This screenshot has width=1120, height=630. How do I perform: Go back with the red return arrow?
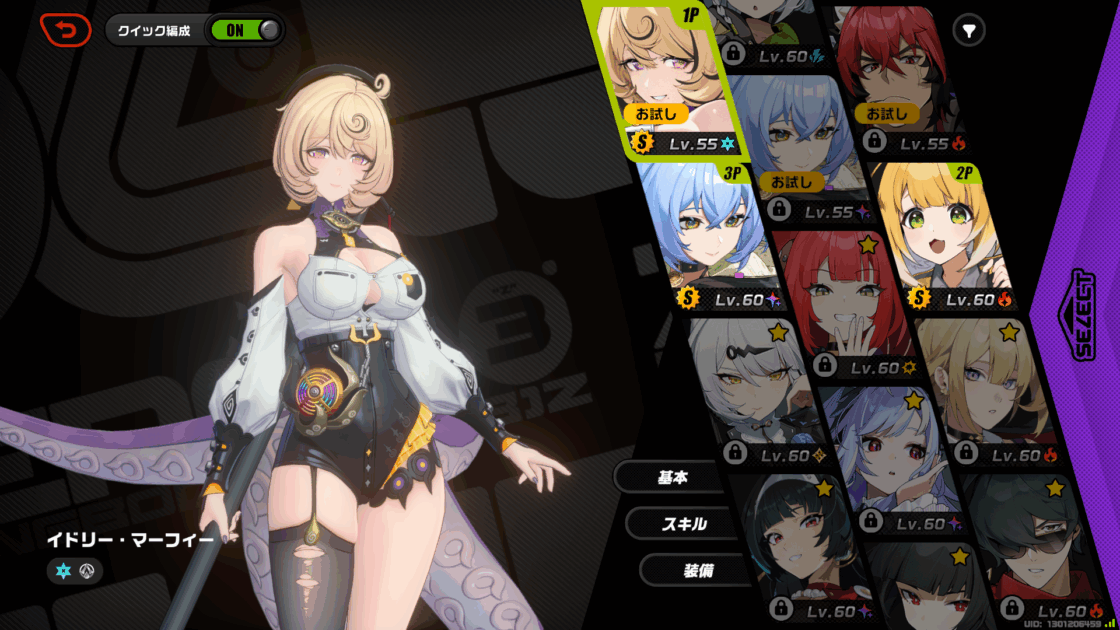(65, 30)
